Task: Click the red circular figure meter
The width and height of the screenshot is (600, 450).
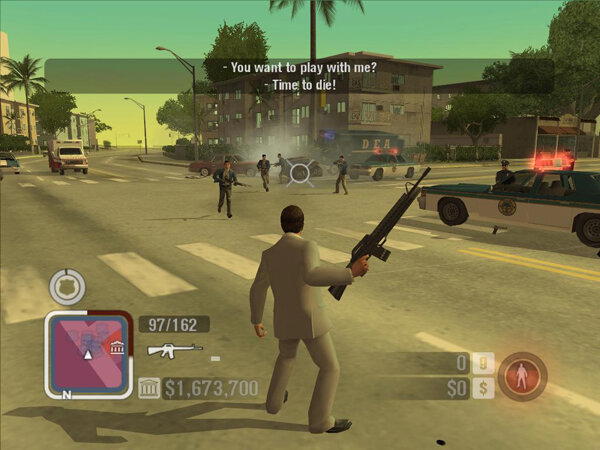Action: coord(522,376)
